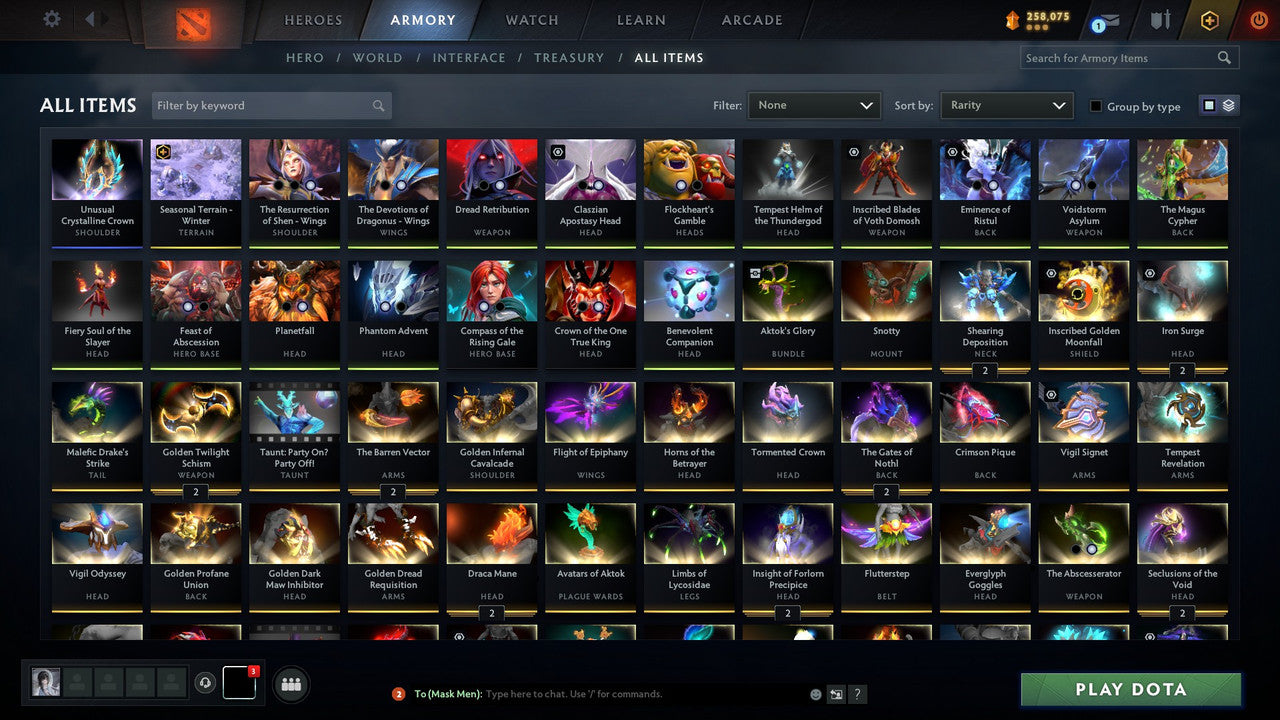The height and width of the screenshot is (720, 1280).
Task: Switch to grid view layout toggle
Action: [x=1209, y=105]
